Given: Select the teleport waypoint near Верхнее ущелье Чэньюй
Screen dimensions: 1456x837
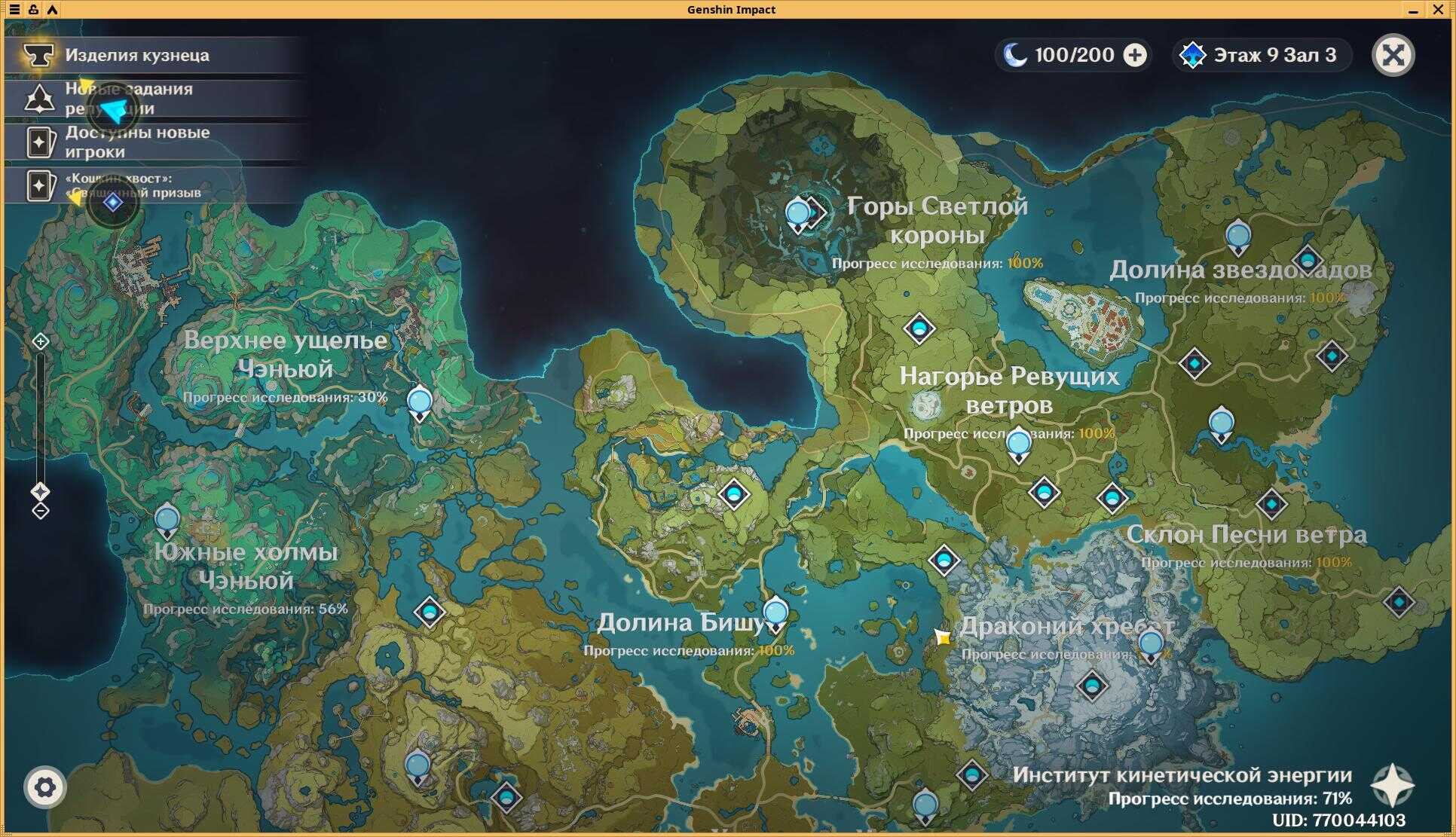Looking at the screenshot, I should tap(420, 402).
